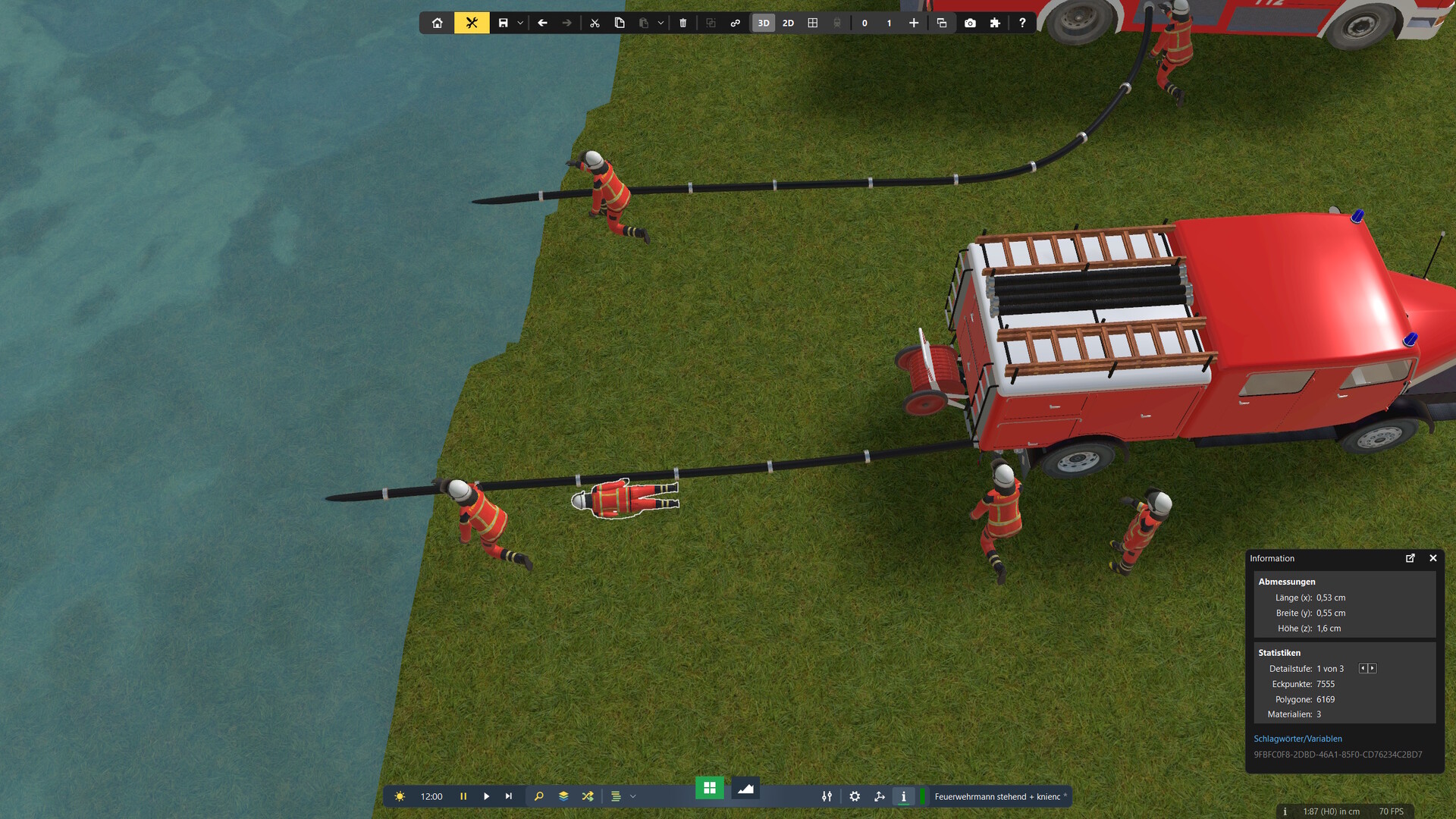Open the terrain editing mountain button
Viewport: 1456px width, 819px height.
coord(745,789)
